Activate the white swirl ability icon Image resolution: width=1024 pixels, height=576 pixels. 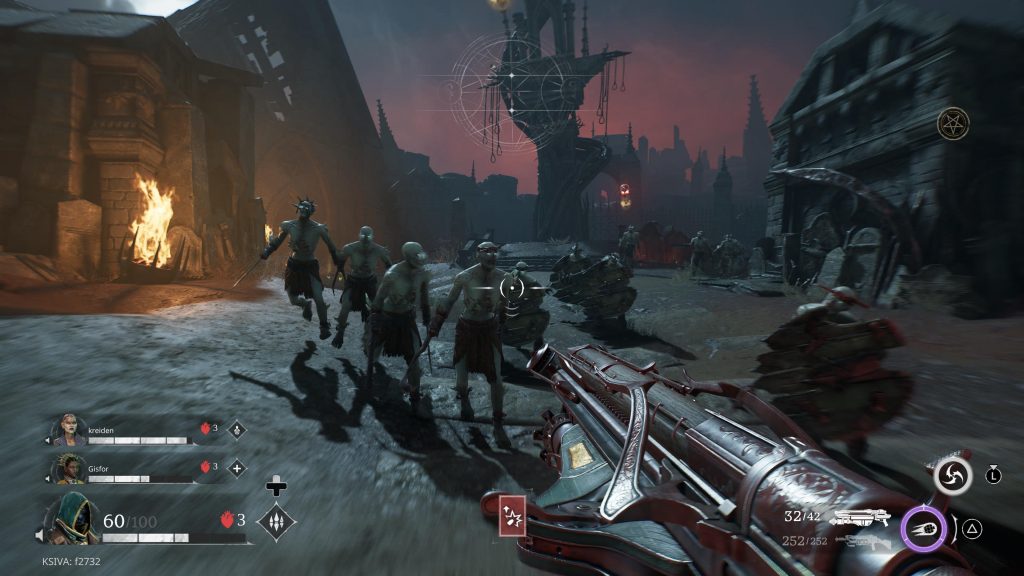952,476
